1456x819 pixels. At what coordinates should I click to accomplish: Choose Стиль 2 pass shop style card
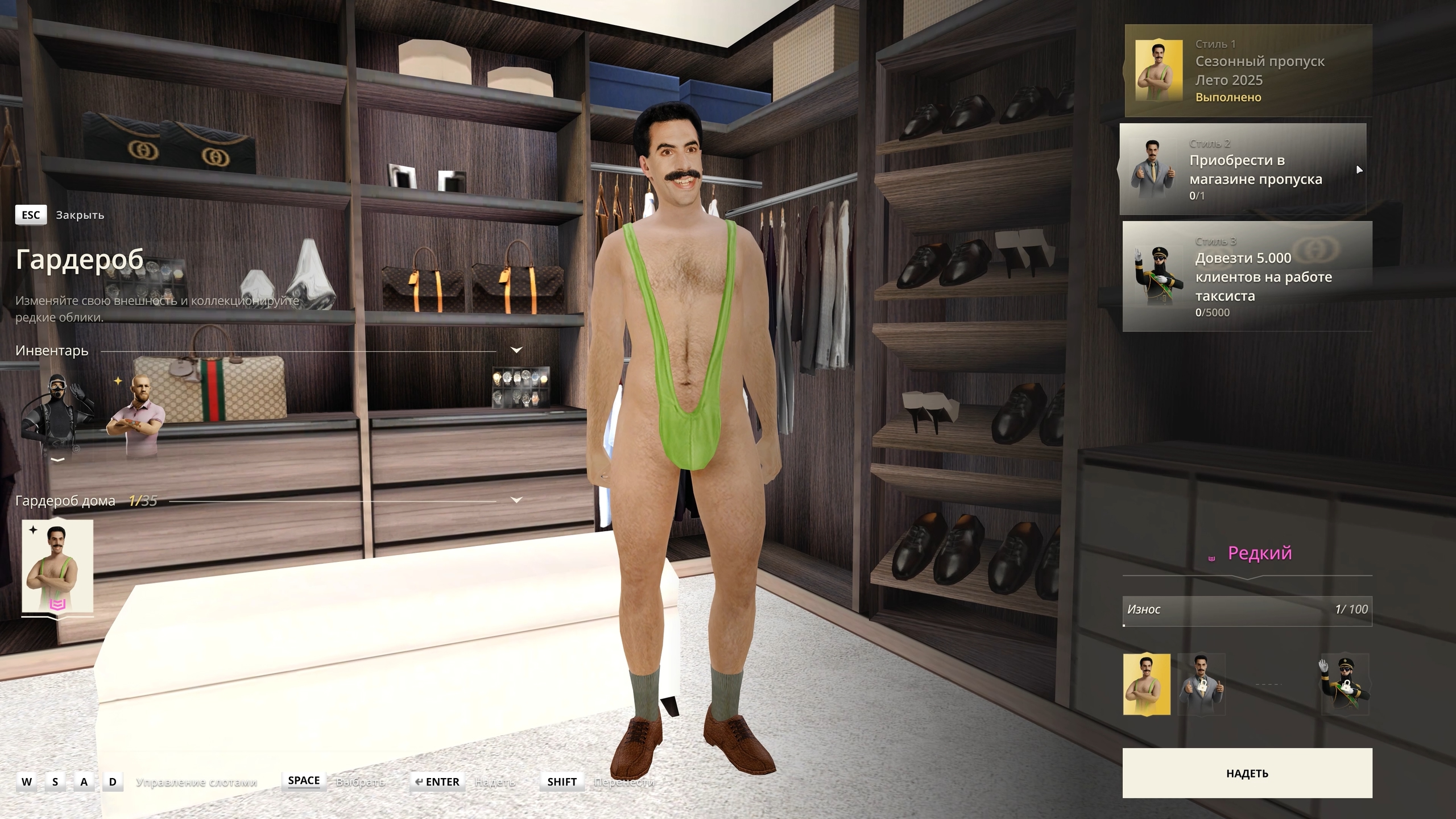1242,169
